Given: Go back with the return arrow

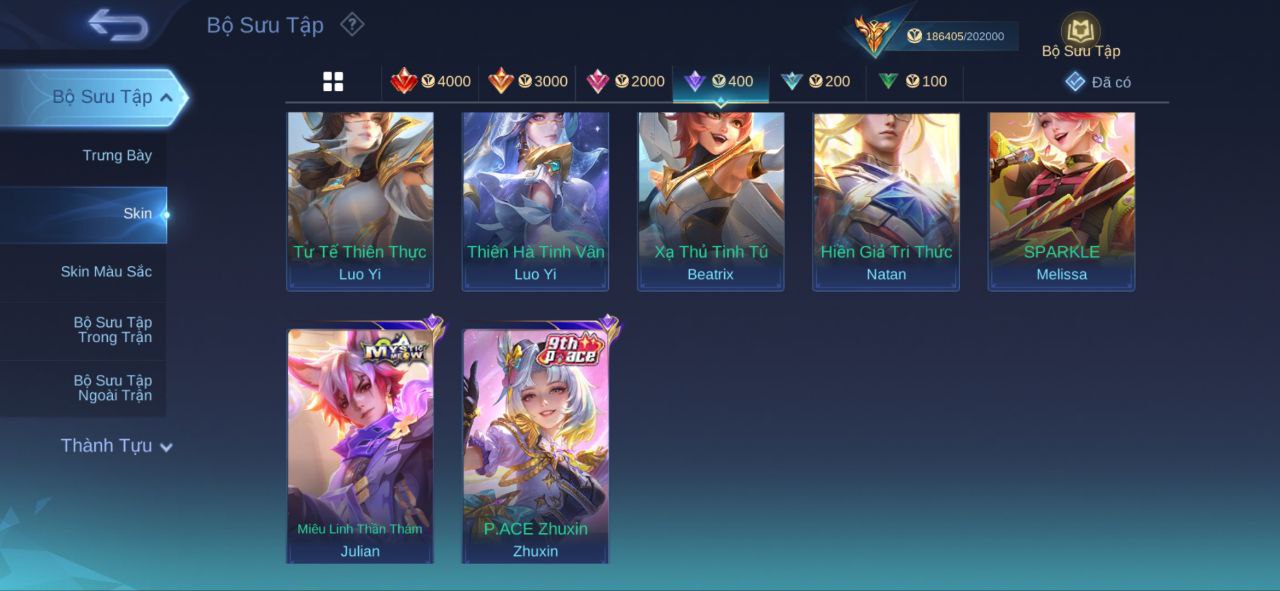Looking at the screenshot, I should [118, 25].
